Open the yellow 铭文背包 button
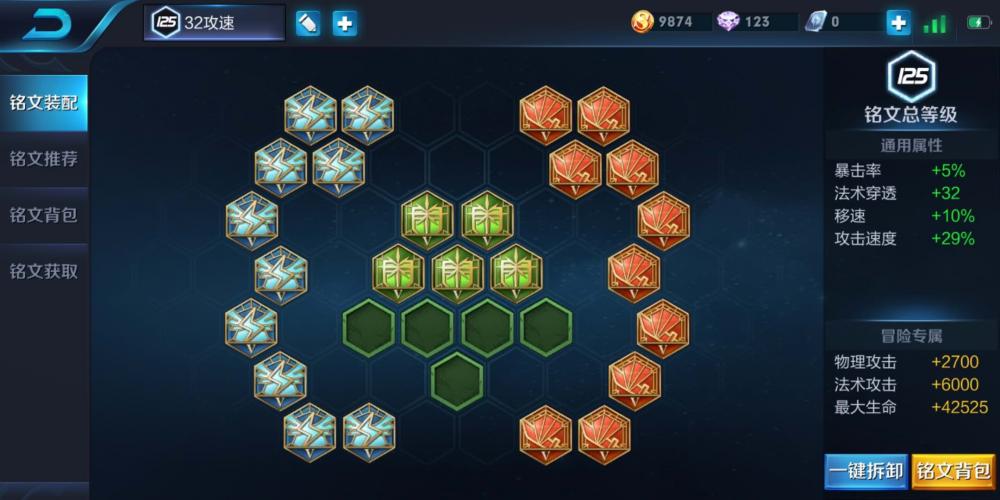The height and width of the screenshot is (500, 1000). pos(953,470)
